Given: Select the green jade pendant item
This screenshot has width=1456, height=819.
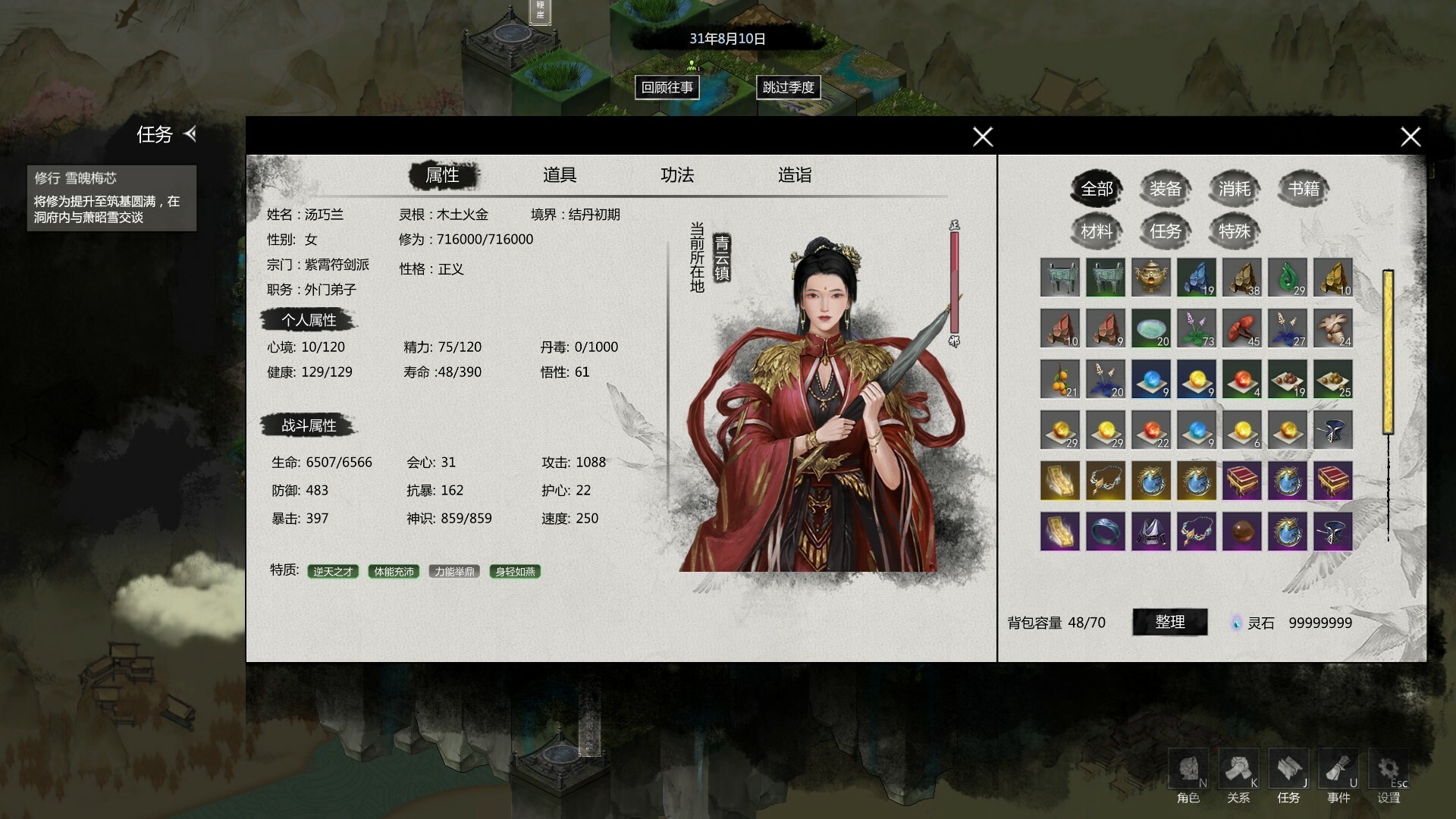Looking at the screenshot, I should 1287,277.
